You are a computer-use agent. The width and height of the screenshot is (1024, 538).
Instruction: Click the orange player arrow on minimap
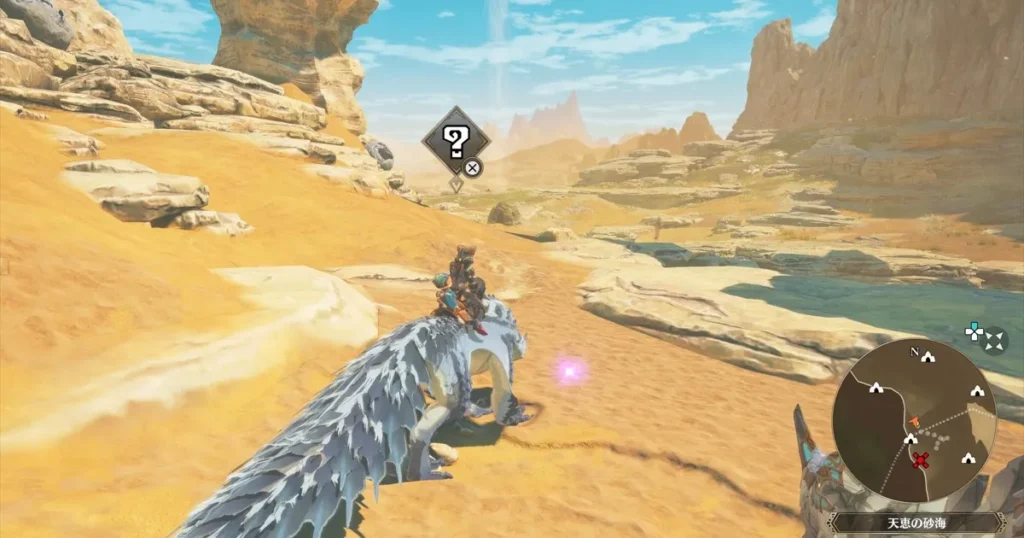[914, 422]
